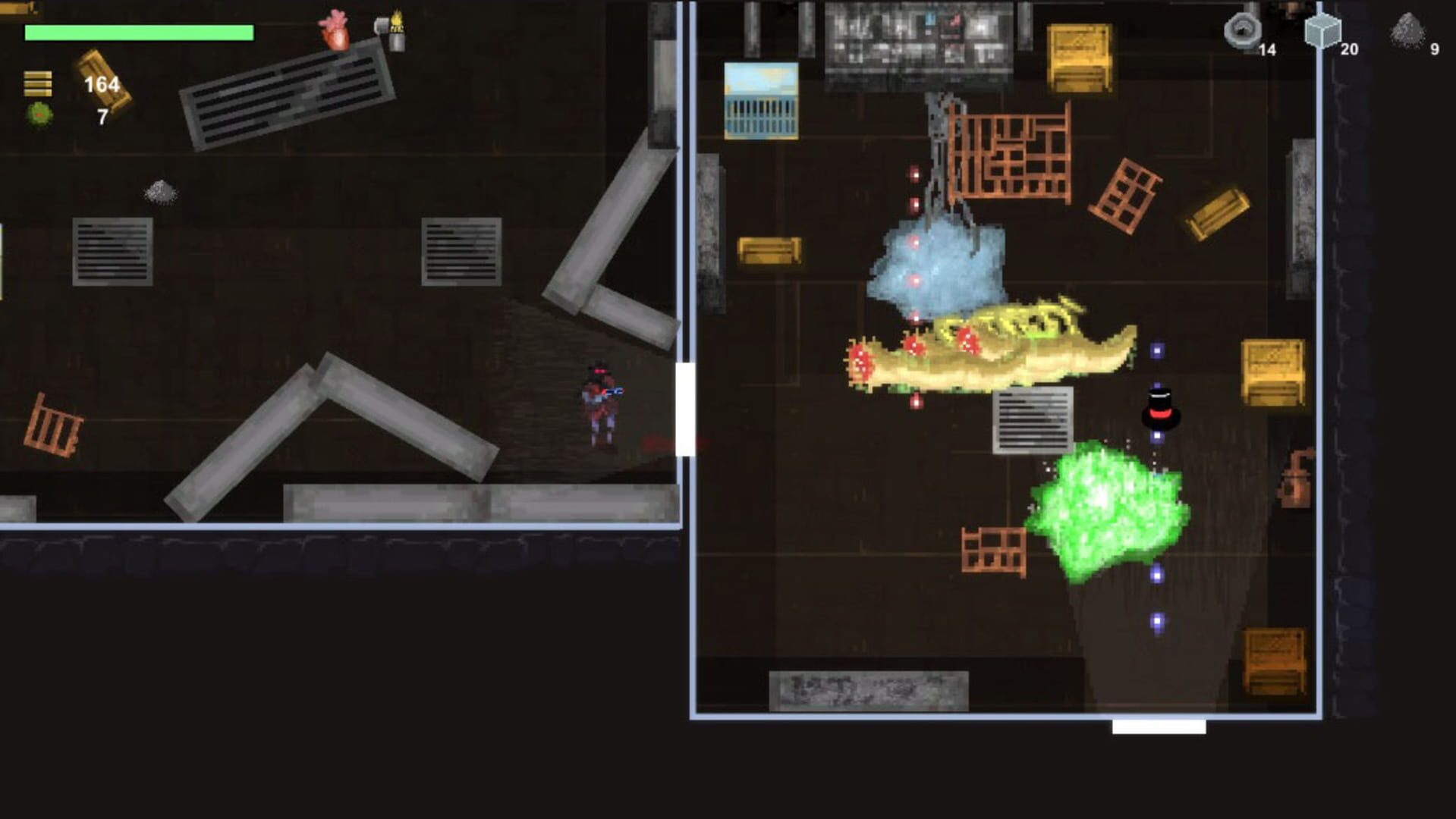Select the green orb icon showing 7
The image size is (1456, 819).
(41, 114)
